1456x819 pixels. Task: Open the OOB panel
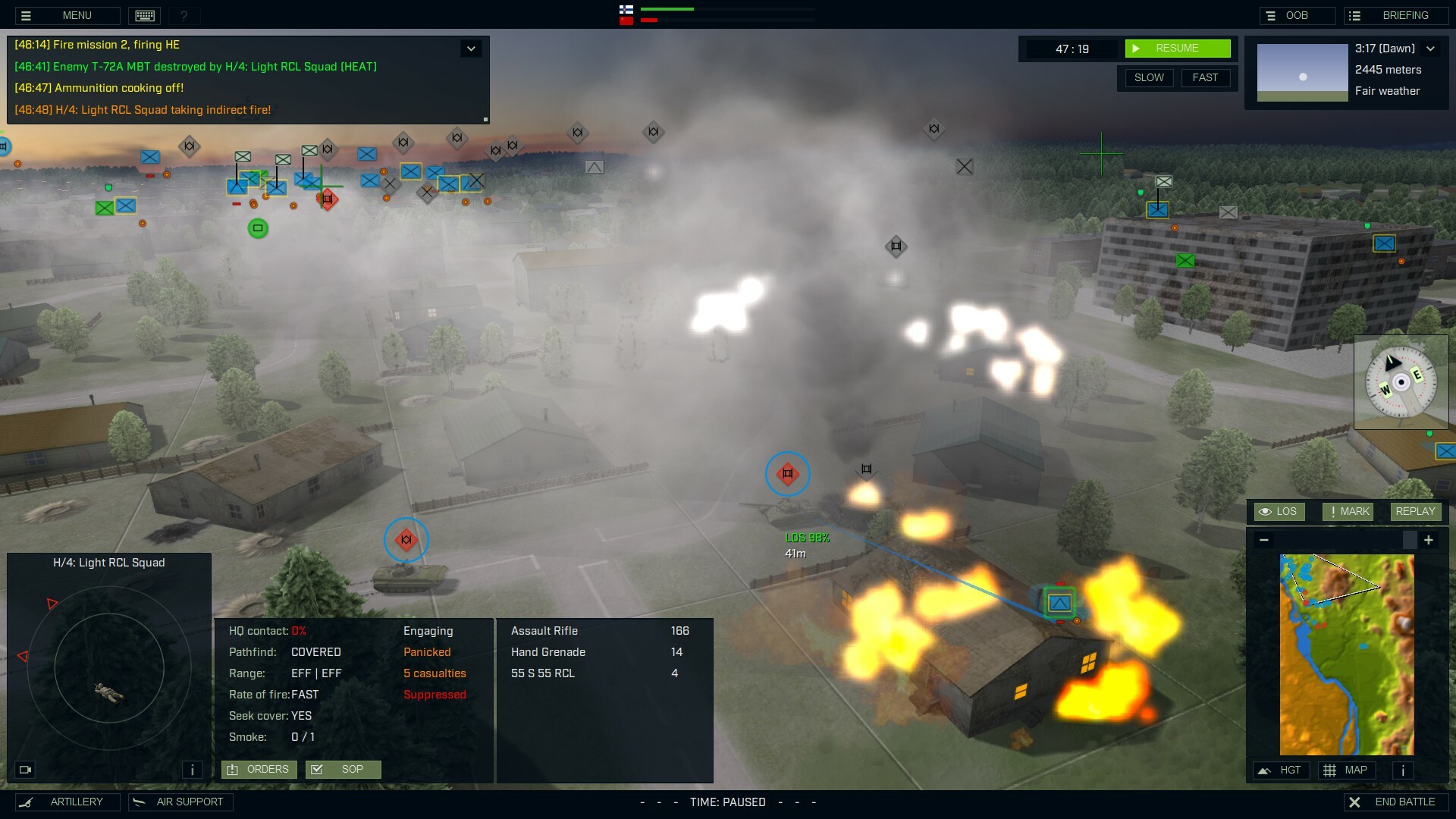coord(1298,15)
